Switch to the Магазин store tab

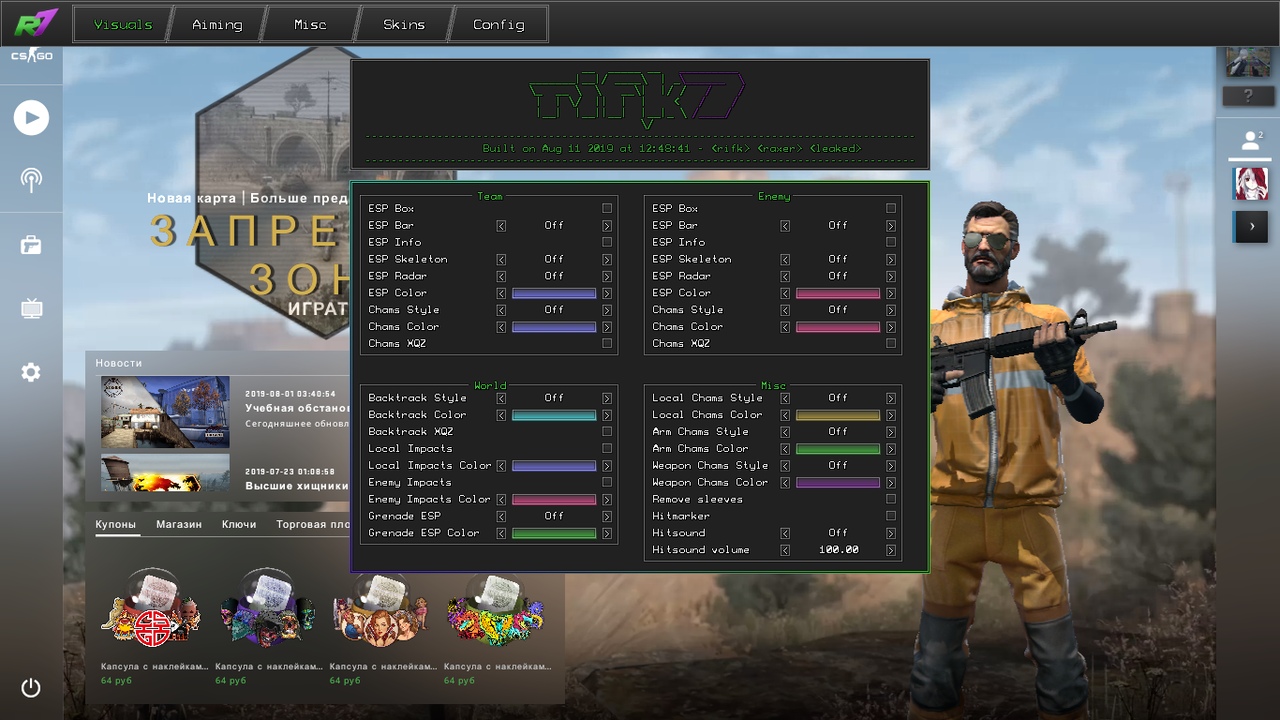click(179, 524)
